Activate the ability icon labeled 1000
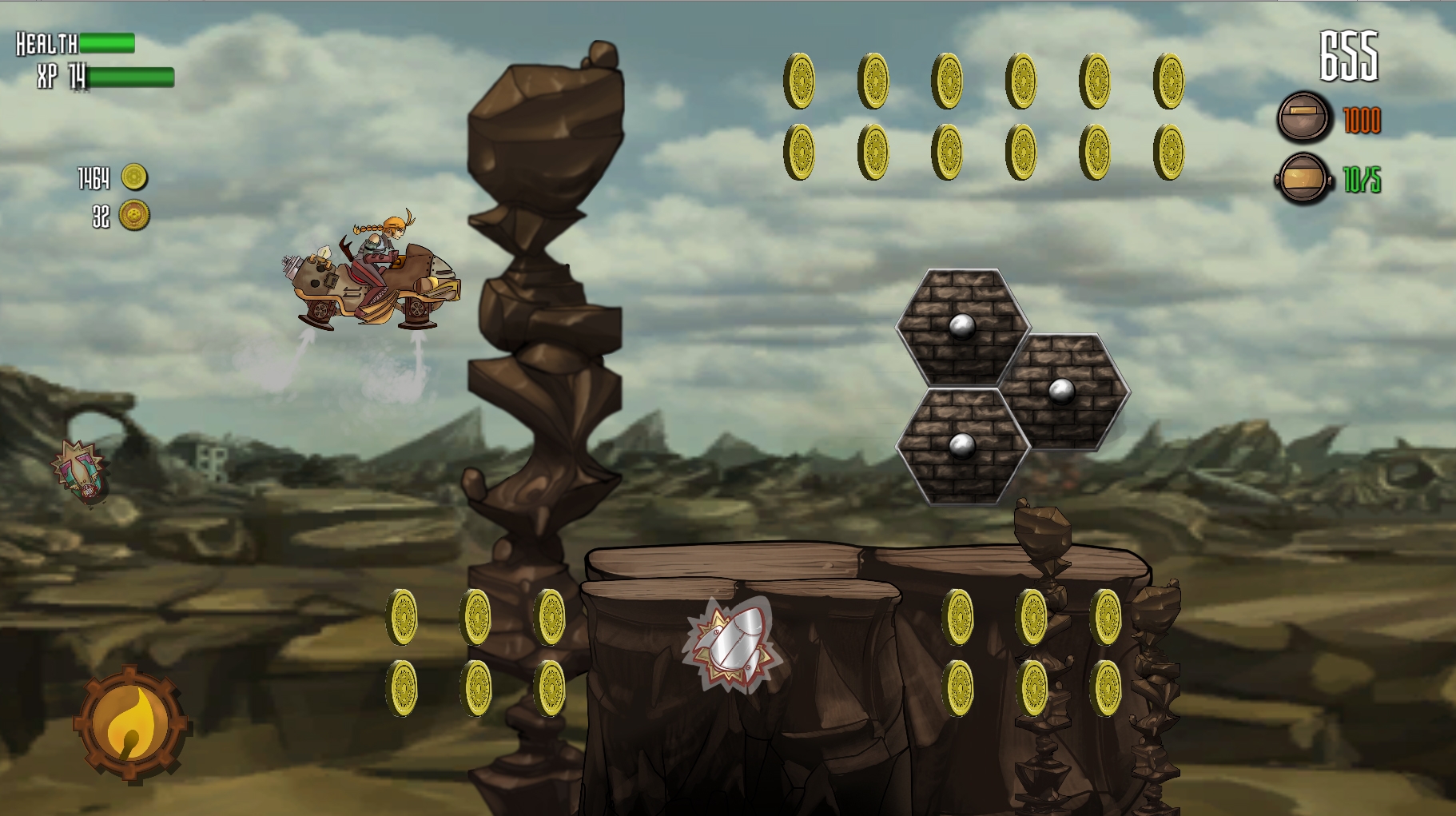The image size is (1456, 816). coord(1305,116)
